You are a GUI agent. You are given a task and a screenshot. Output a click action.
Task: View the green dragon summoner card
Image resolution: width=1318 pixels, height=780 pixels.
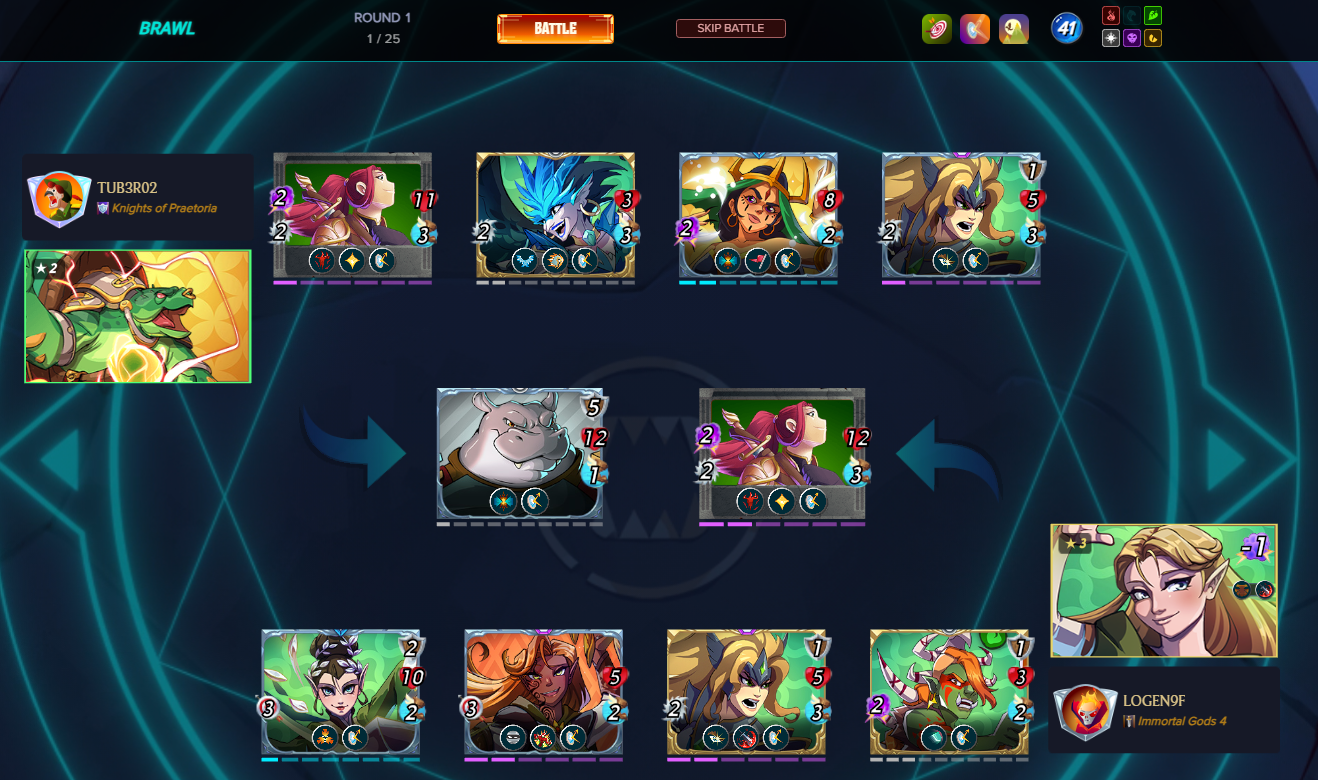(x=138, y=316)
